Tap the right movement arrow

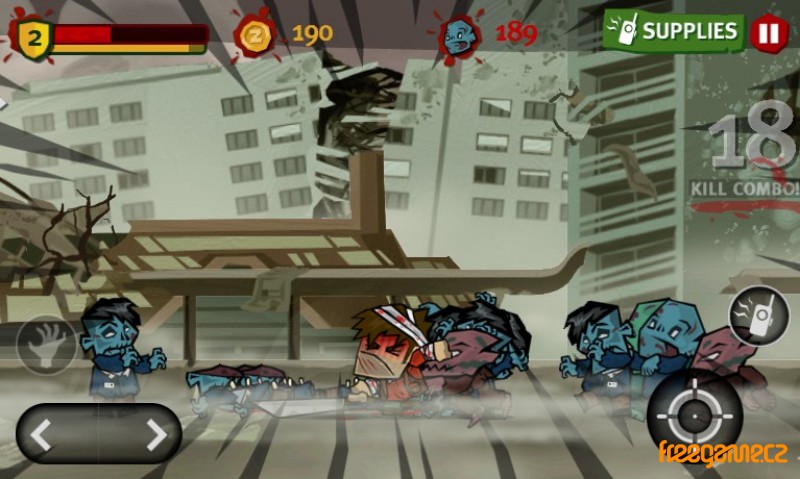156,434
